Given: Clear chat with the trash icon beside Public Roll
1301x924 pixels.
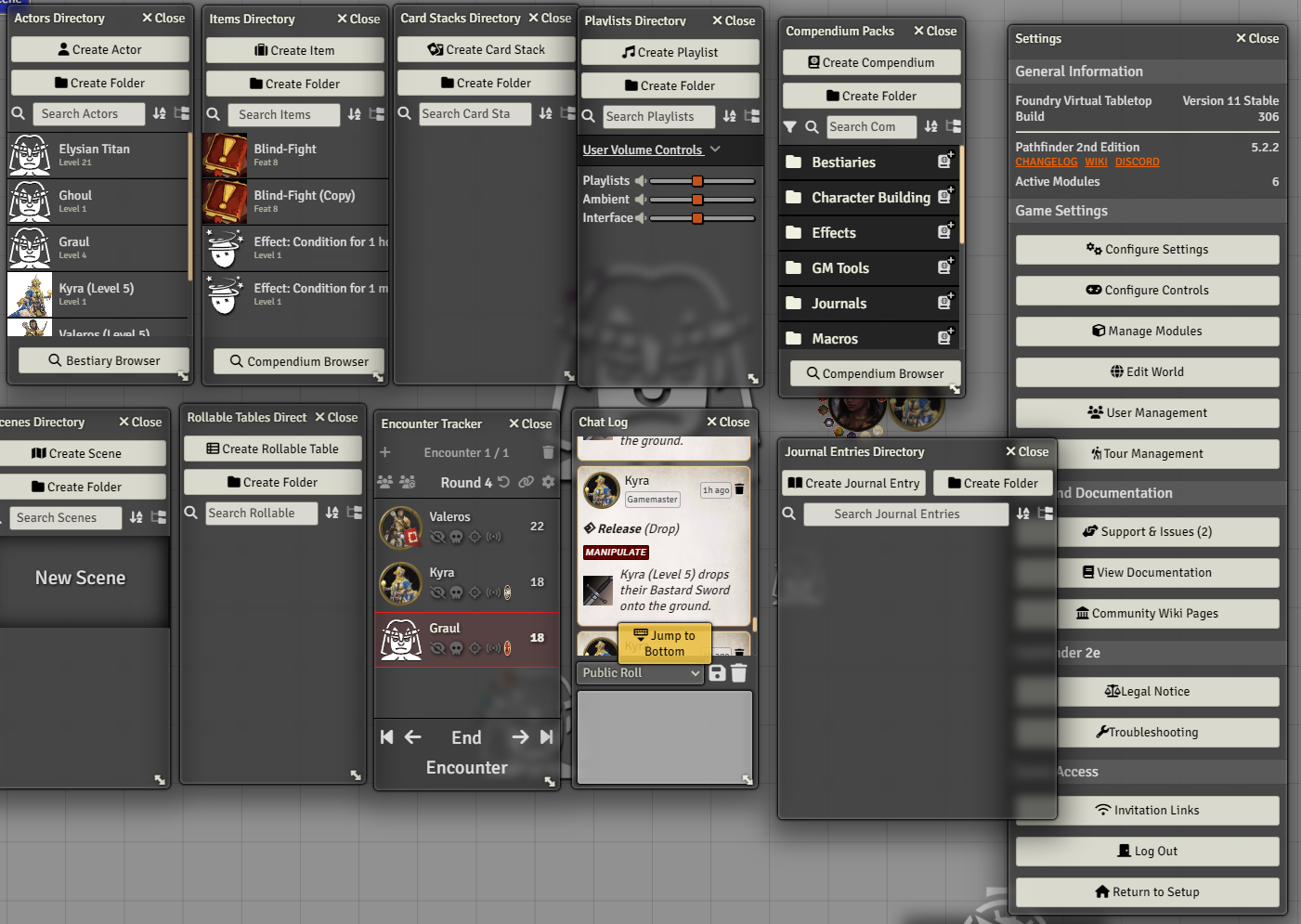Looking at the screenshot, I should click(738, 672).
